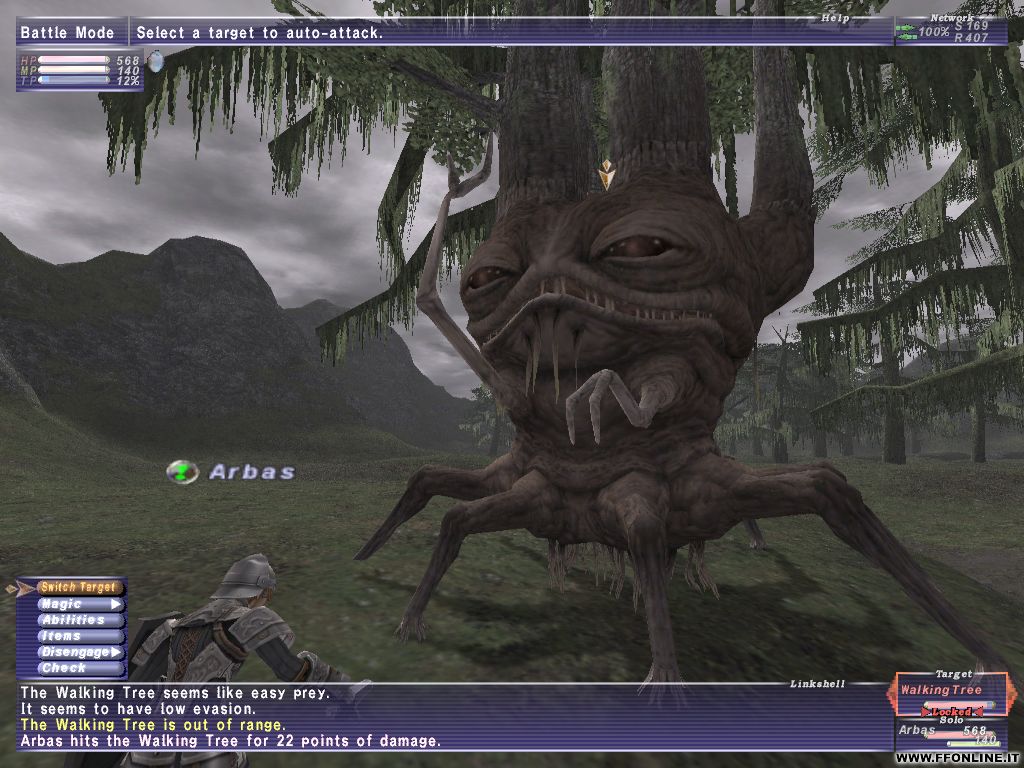Open the Abilities menu entry

pos(78,620)
